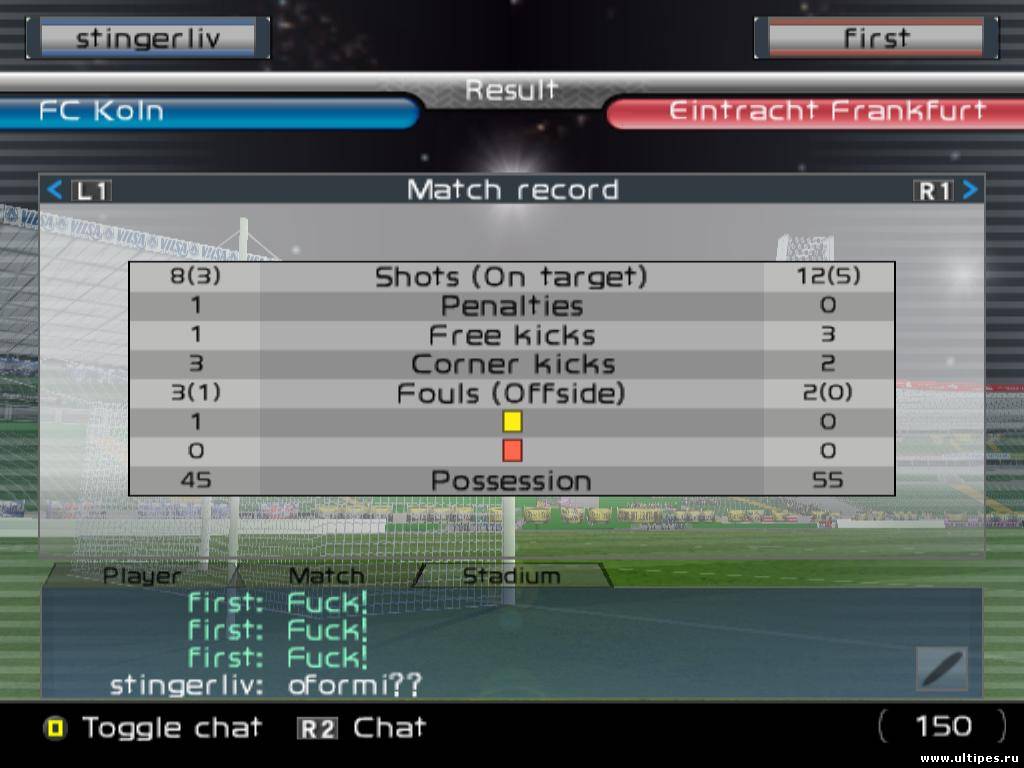Click the Eintracht Frankfurt team banner
The image size is (1024, 768).
tap(815, 111)
